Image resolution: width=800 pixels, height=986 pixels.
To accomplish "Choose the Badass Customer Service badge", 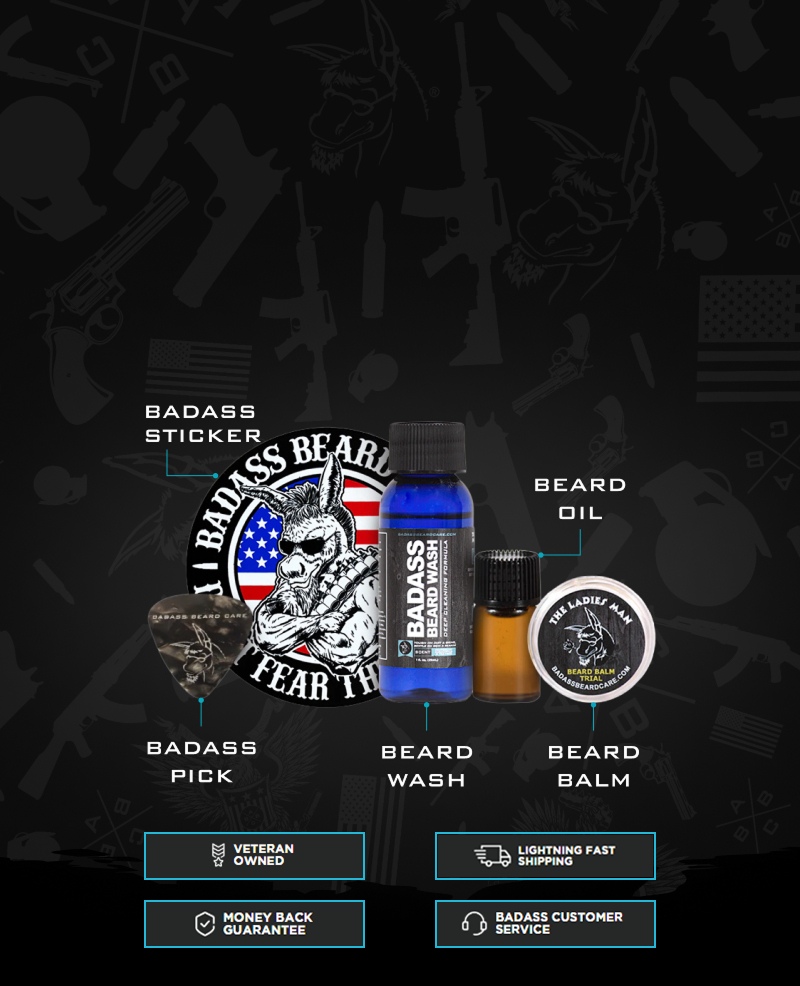I will (x=545, y=923).
